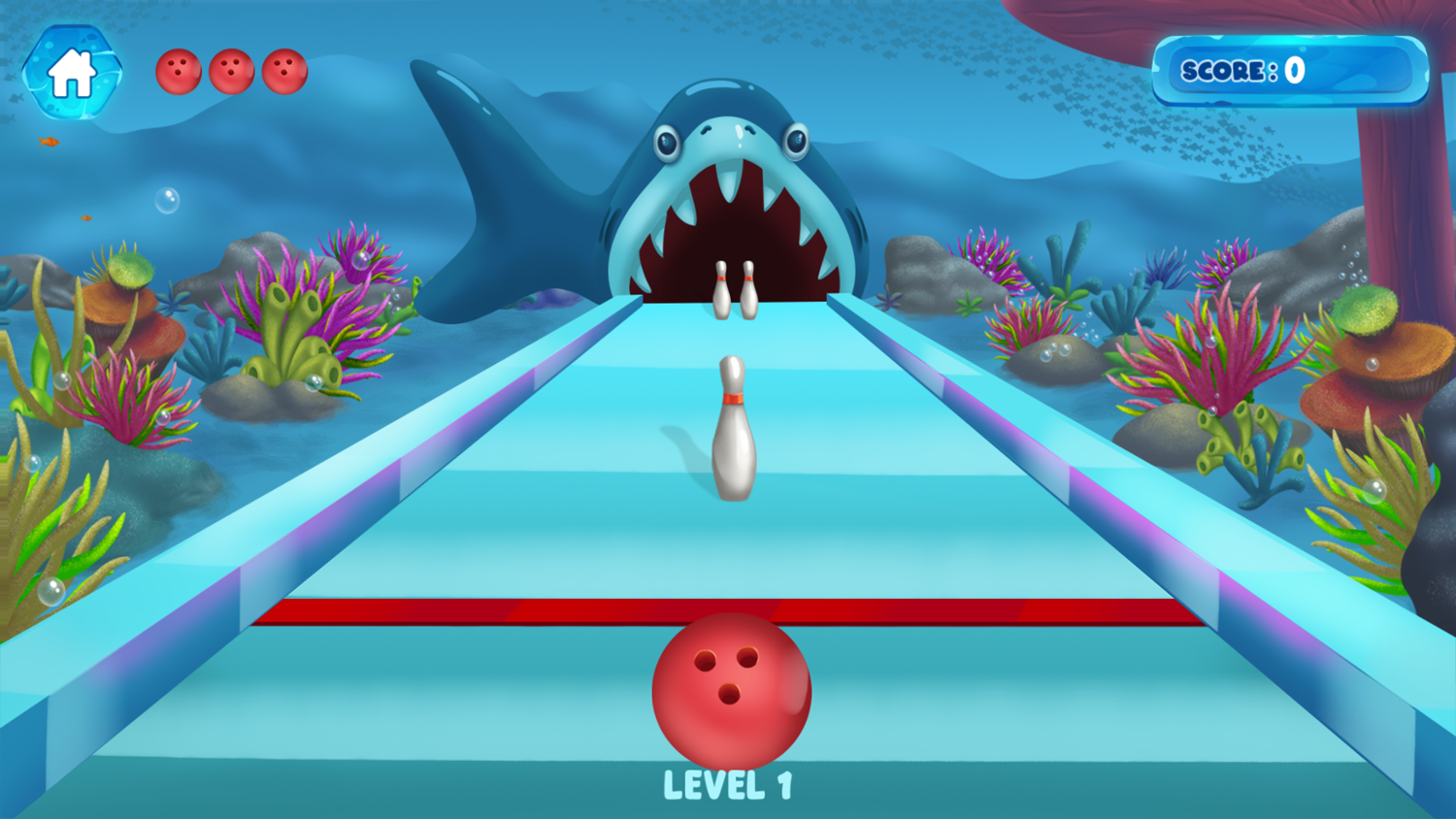This screenshot has width=1456, height=819.
Task: Select the second red ball life icon
Action: pyautogui.click(x=233, y=69)
